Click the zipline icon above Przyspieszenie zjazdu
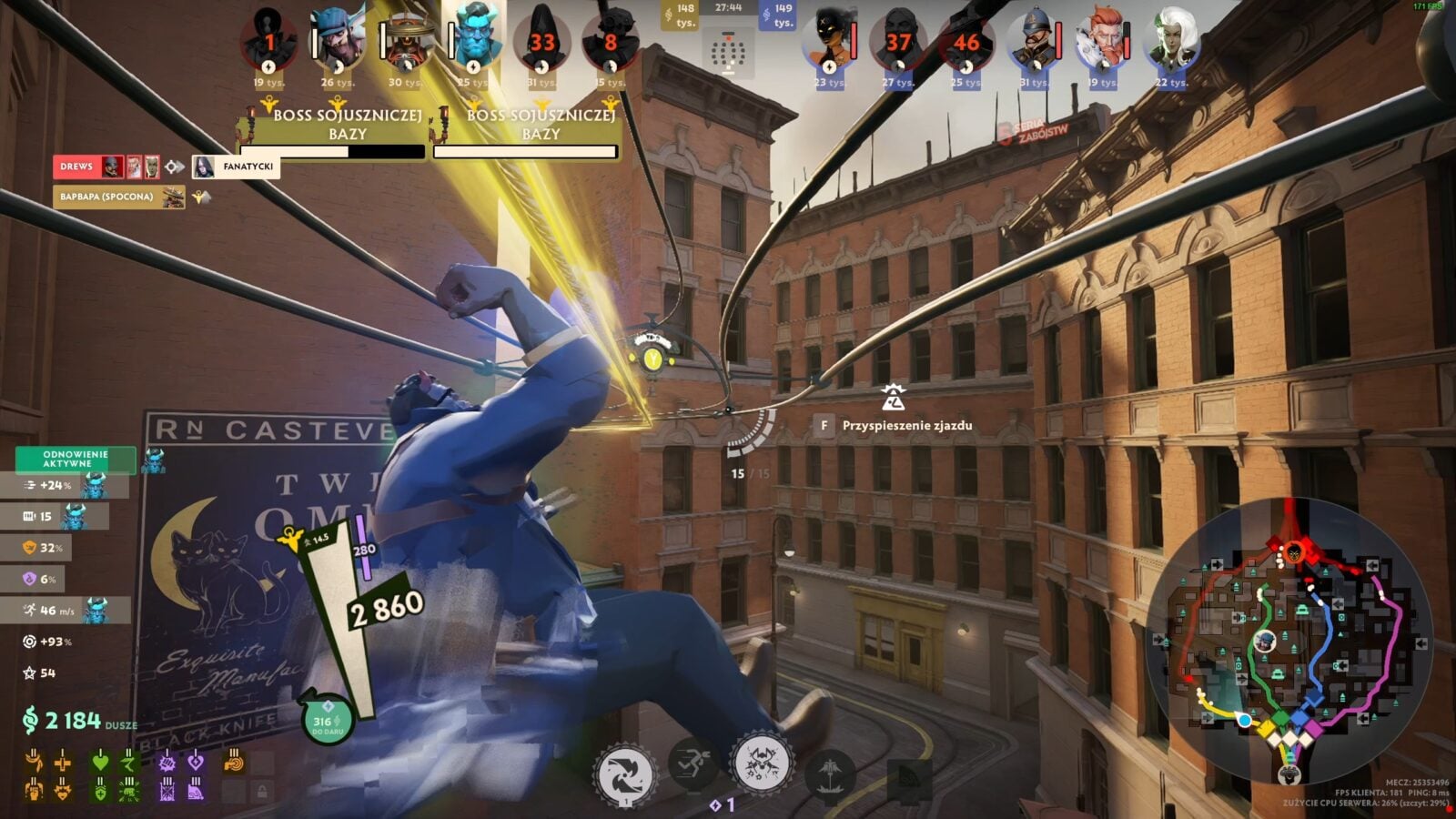1456x819 pixels. (893, 398)
